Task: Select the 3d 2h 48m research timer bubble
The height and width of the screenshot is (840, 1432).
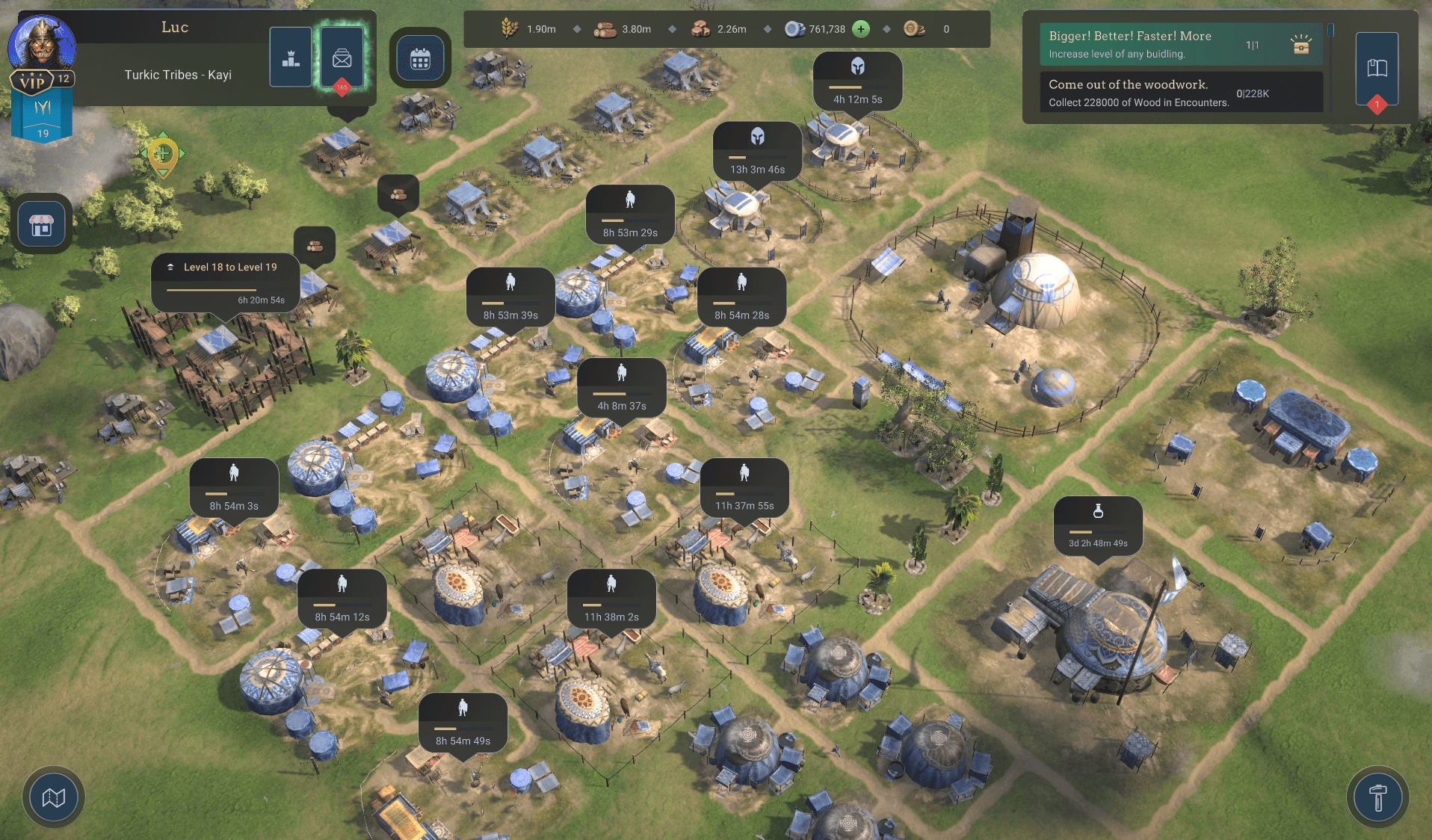Action: point(1097,525)
